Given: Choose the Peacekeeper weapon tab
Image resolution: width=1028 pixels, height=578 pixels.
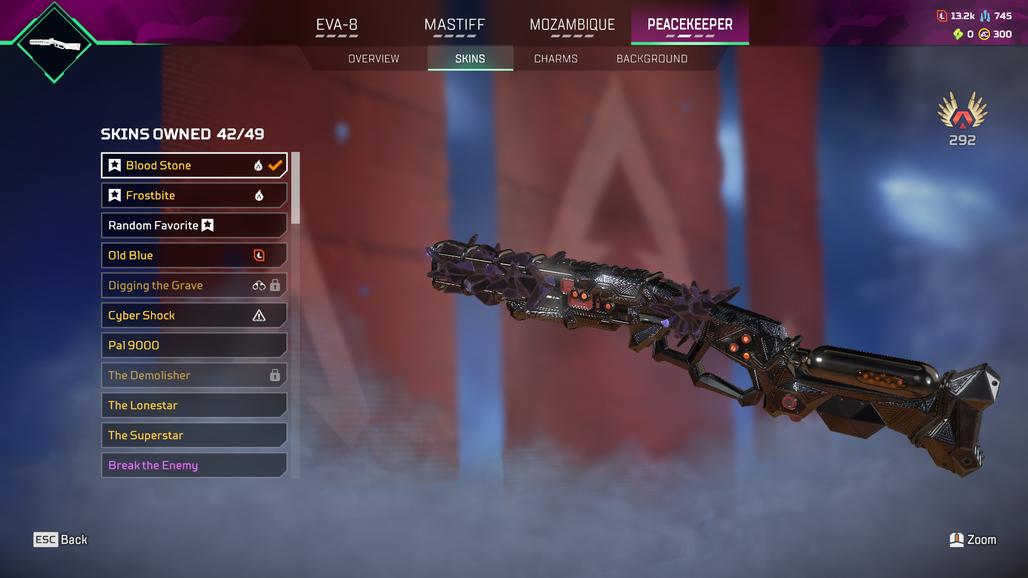Looking at the screenshot, I should tap(689, 25).
